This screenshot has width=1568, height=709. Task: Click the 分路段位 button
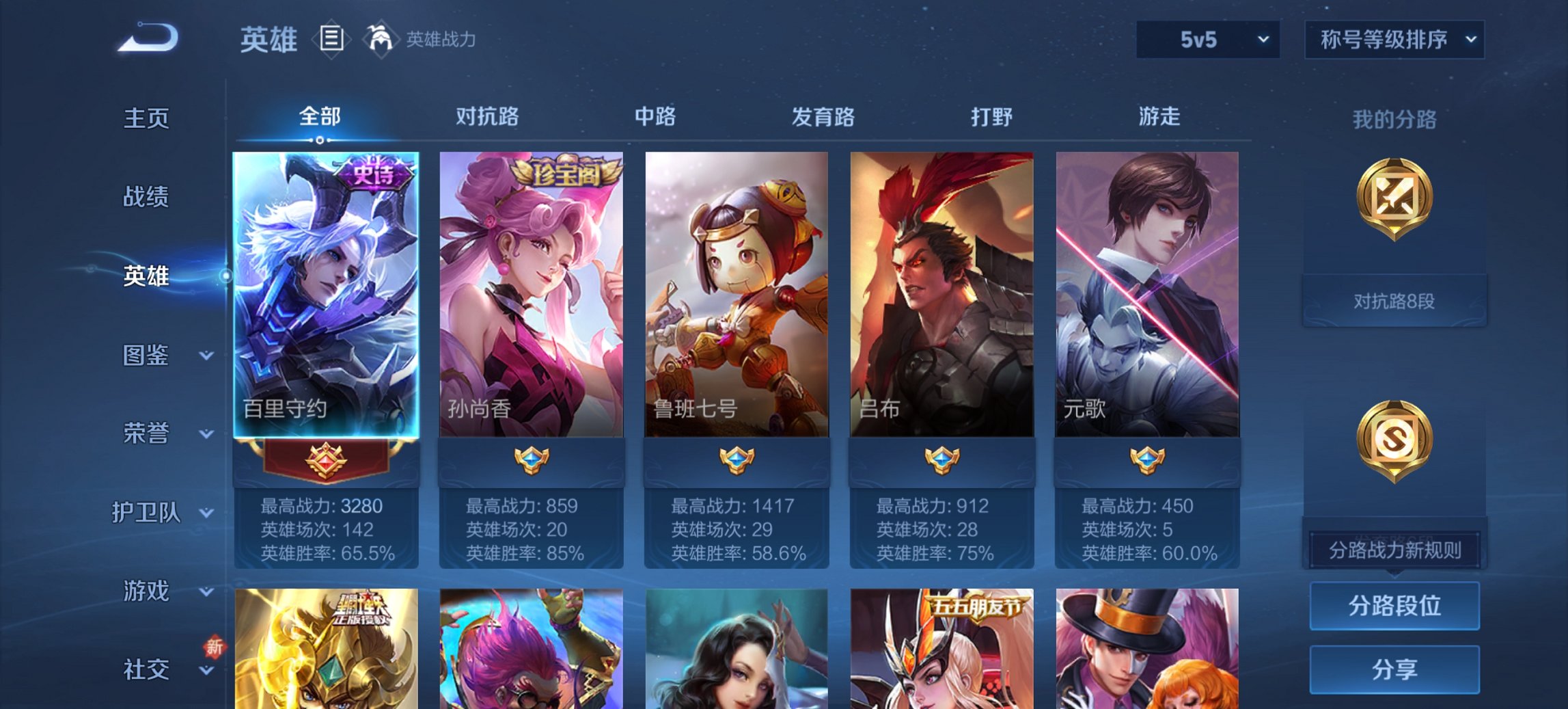click(x=1394, y=605)
